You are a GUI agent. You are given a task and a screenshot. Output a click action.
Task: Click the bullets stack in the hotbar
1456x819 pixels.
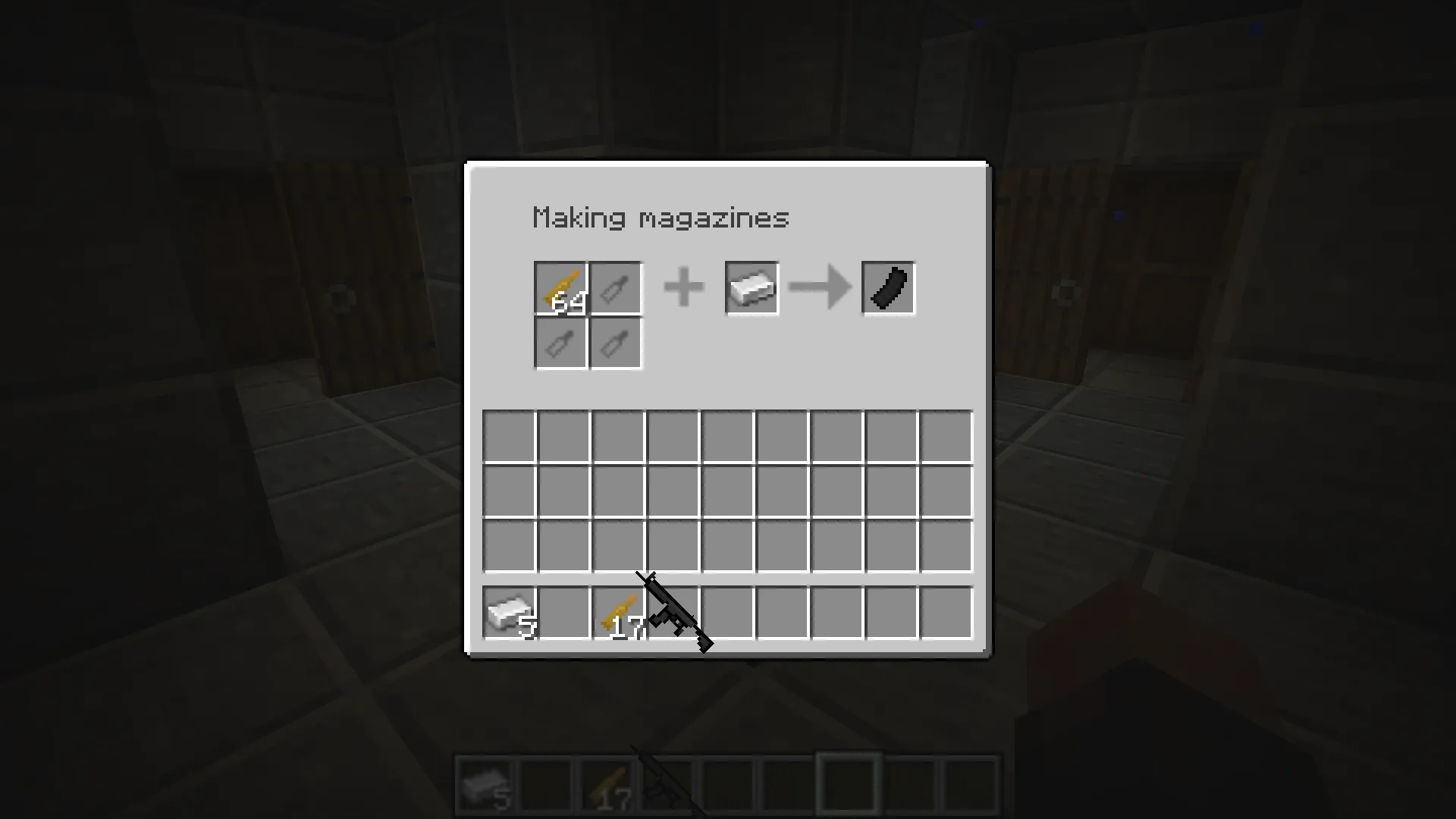point(607,783)
